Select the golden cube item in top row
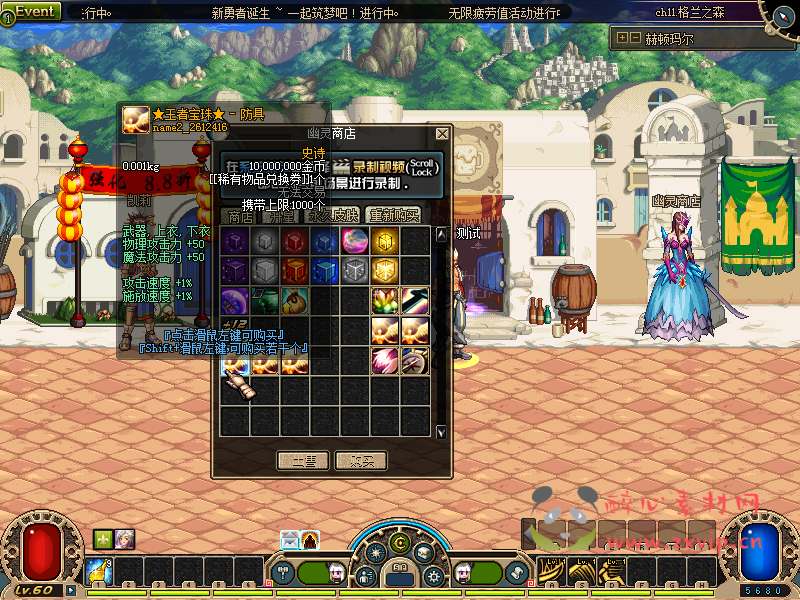 (x=385, y=241)
